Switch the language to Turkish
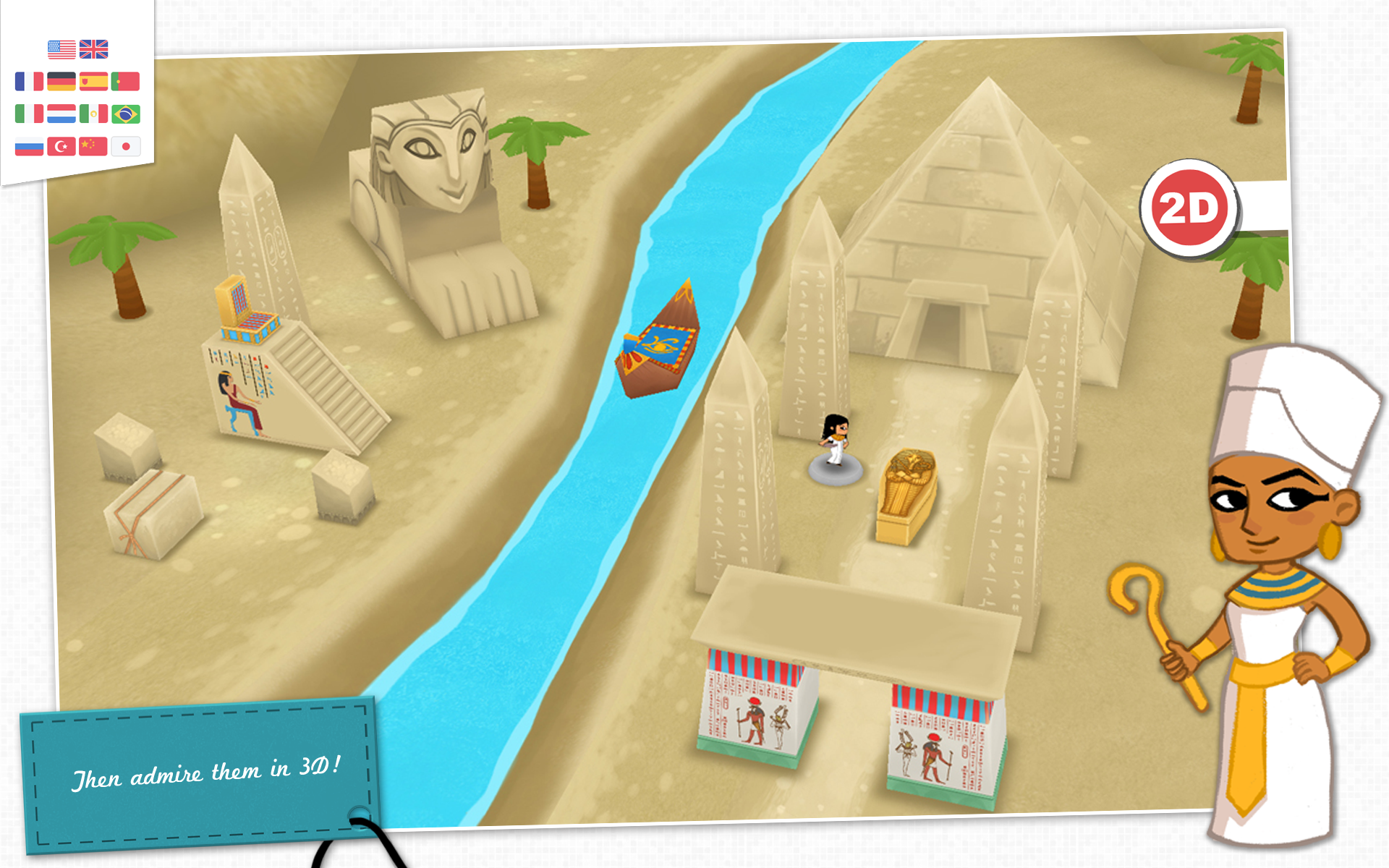 pos(61,146)
